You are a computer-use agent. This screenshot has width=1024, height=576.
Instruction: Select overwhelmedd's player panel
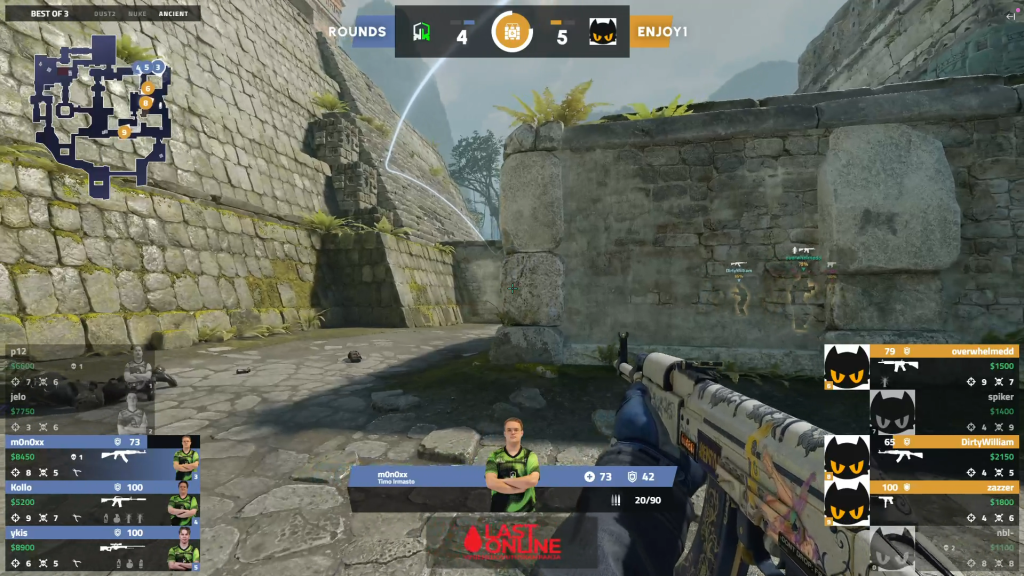[x=920, y=367]
